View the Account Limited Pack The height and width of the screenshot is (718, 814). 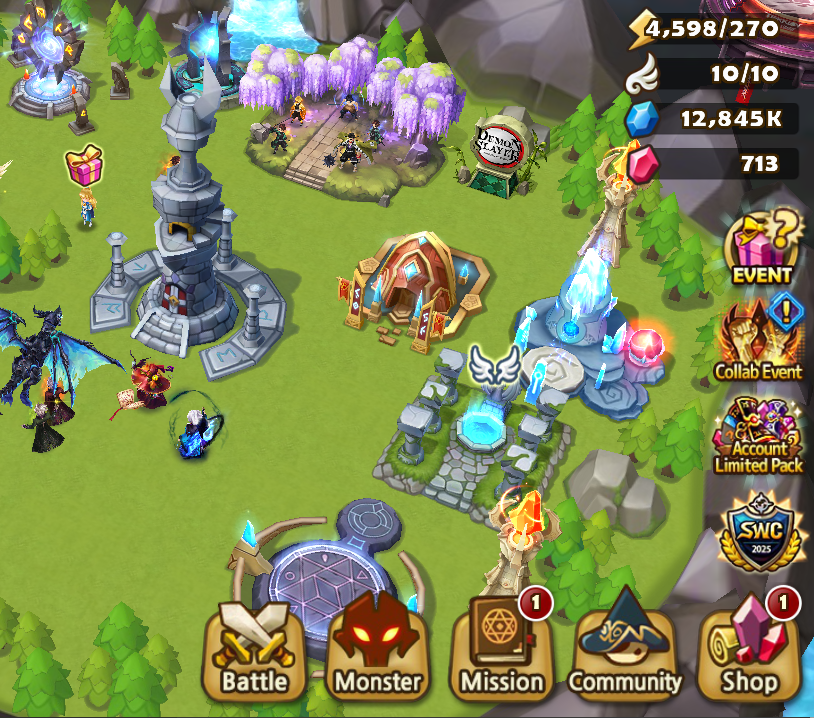click(x=759, y=435)
